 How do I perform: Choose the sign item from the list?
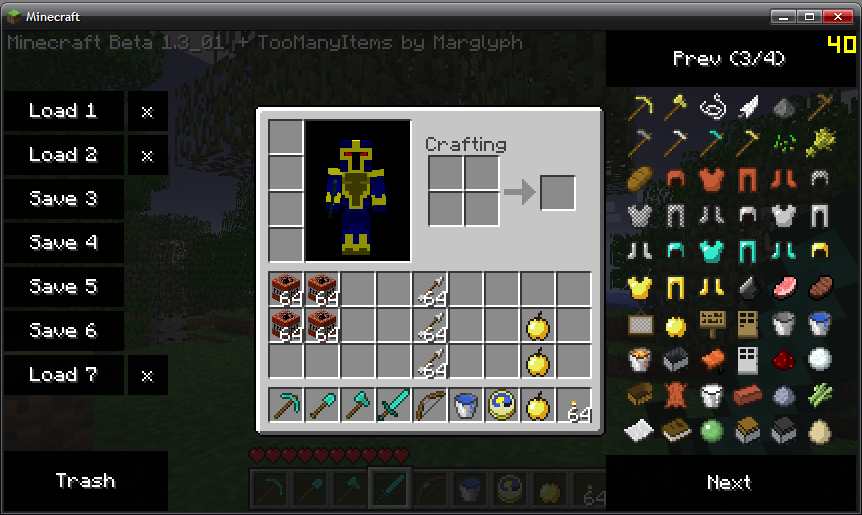pos(712,324)
